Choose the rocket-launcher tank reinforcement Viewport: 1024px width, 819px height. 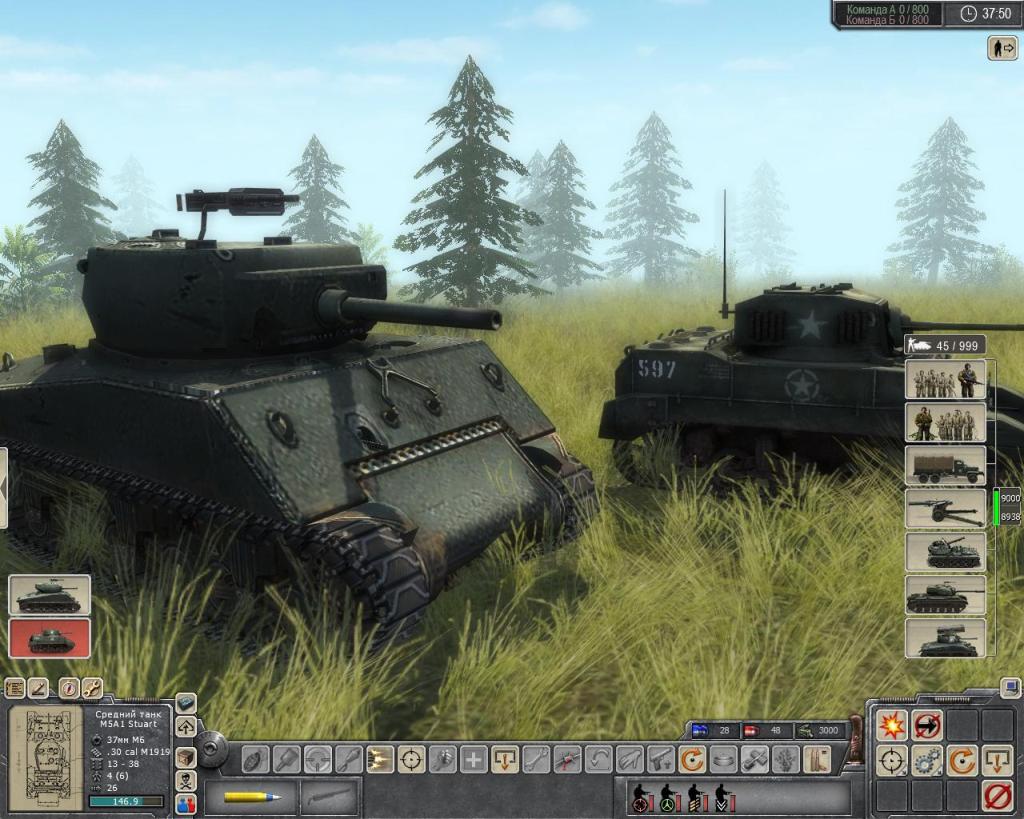(945, 638)
